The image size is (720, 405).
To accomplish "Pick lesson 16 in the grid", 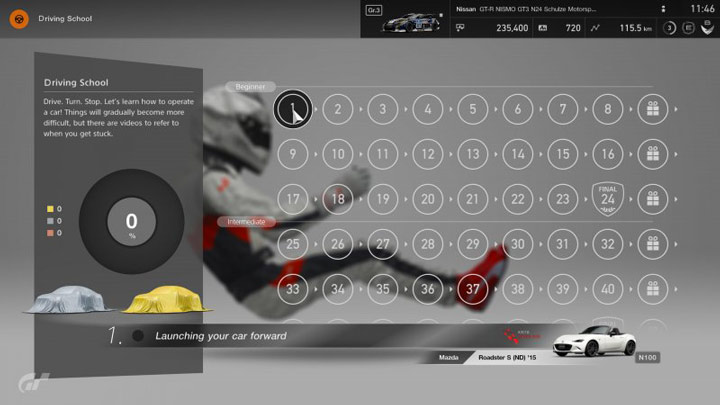I will 608,154.
